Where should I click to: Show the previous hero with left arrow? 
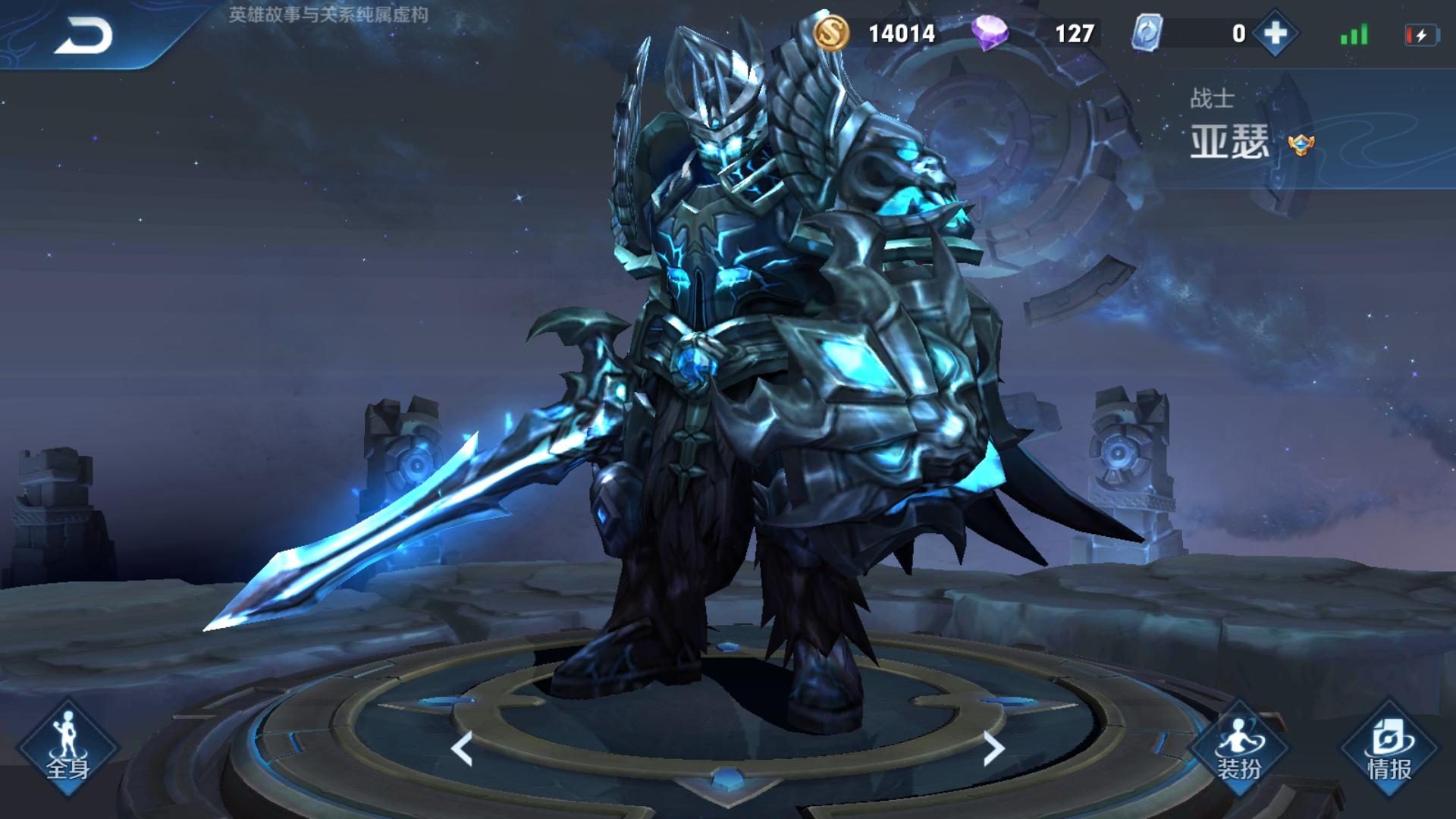[x=462, y=748]
